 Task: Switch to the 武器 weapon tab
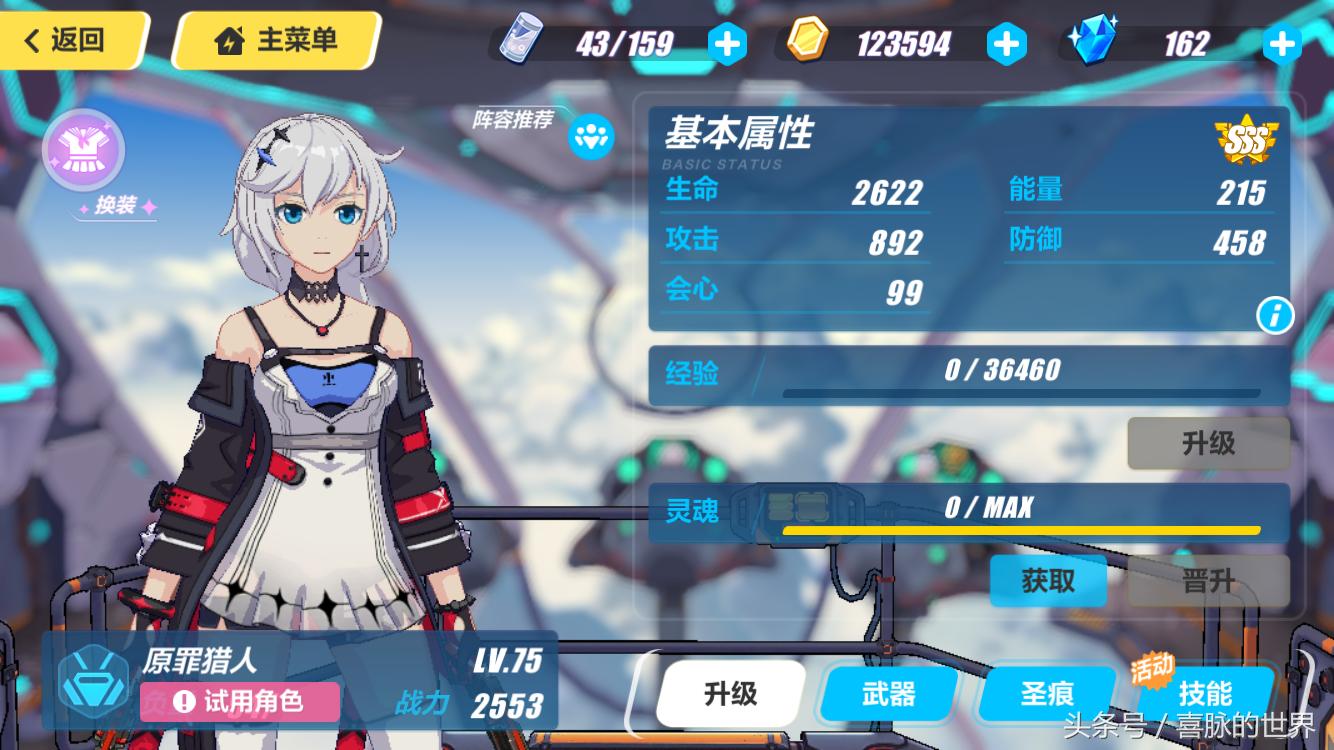point(886,693)
